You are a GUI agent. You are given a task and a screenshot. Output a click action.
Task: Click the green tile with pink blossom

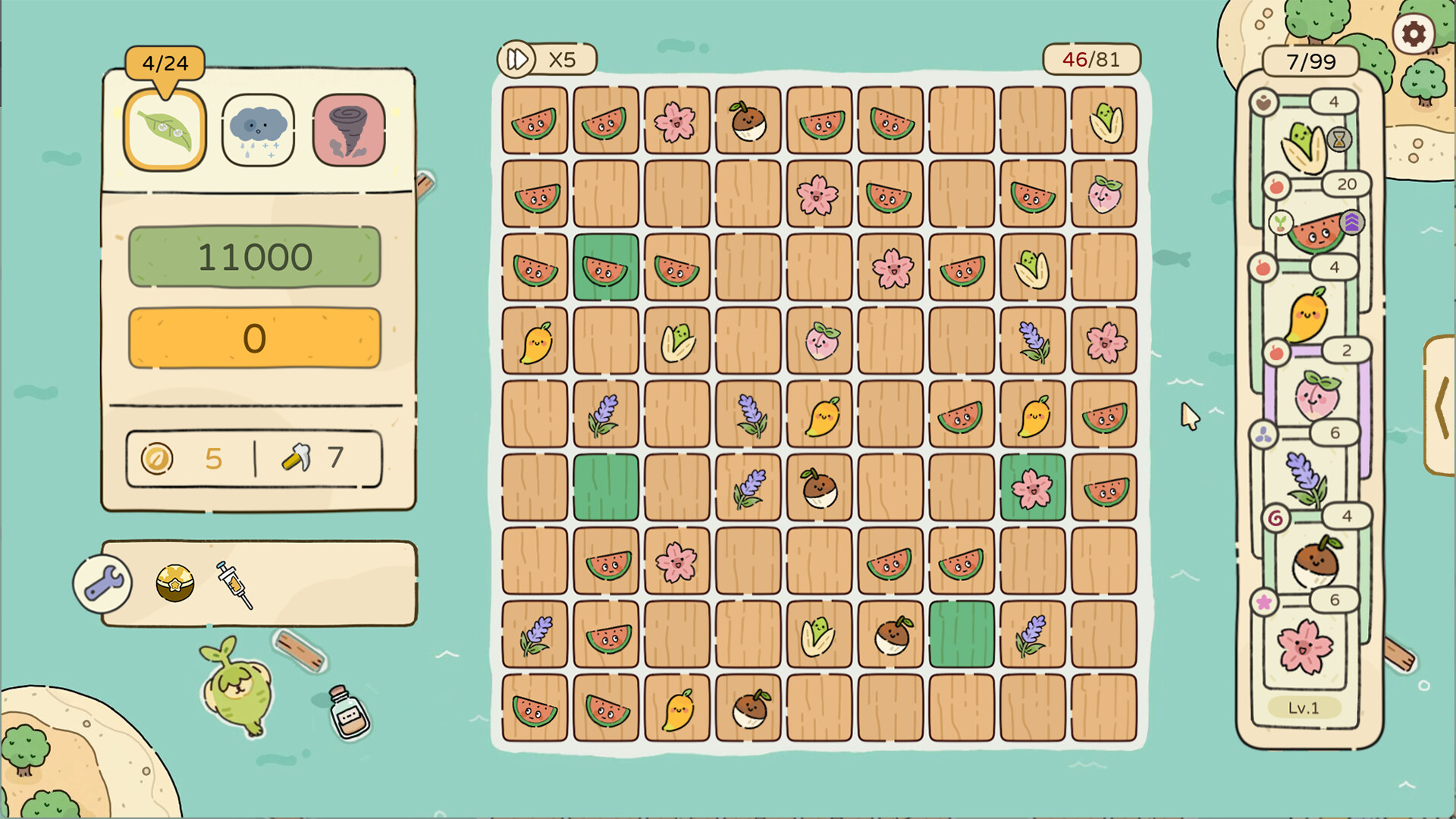click(1032, 488)
